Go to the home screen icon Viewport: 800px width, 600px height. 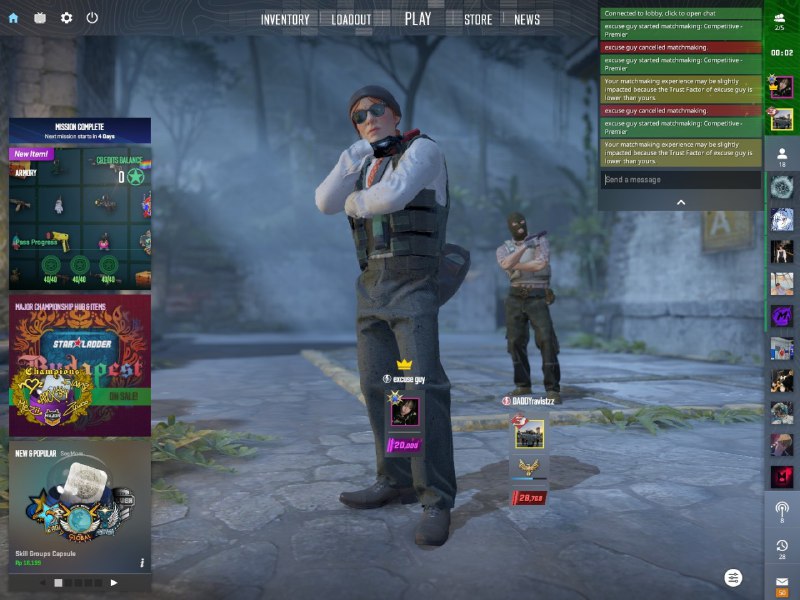click(14, 18)
